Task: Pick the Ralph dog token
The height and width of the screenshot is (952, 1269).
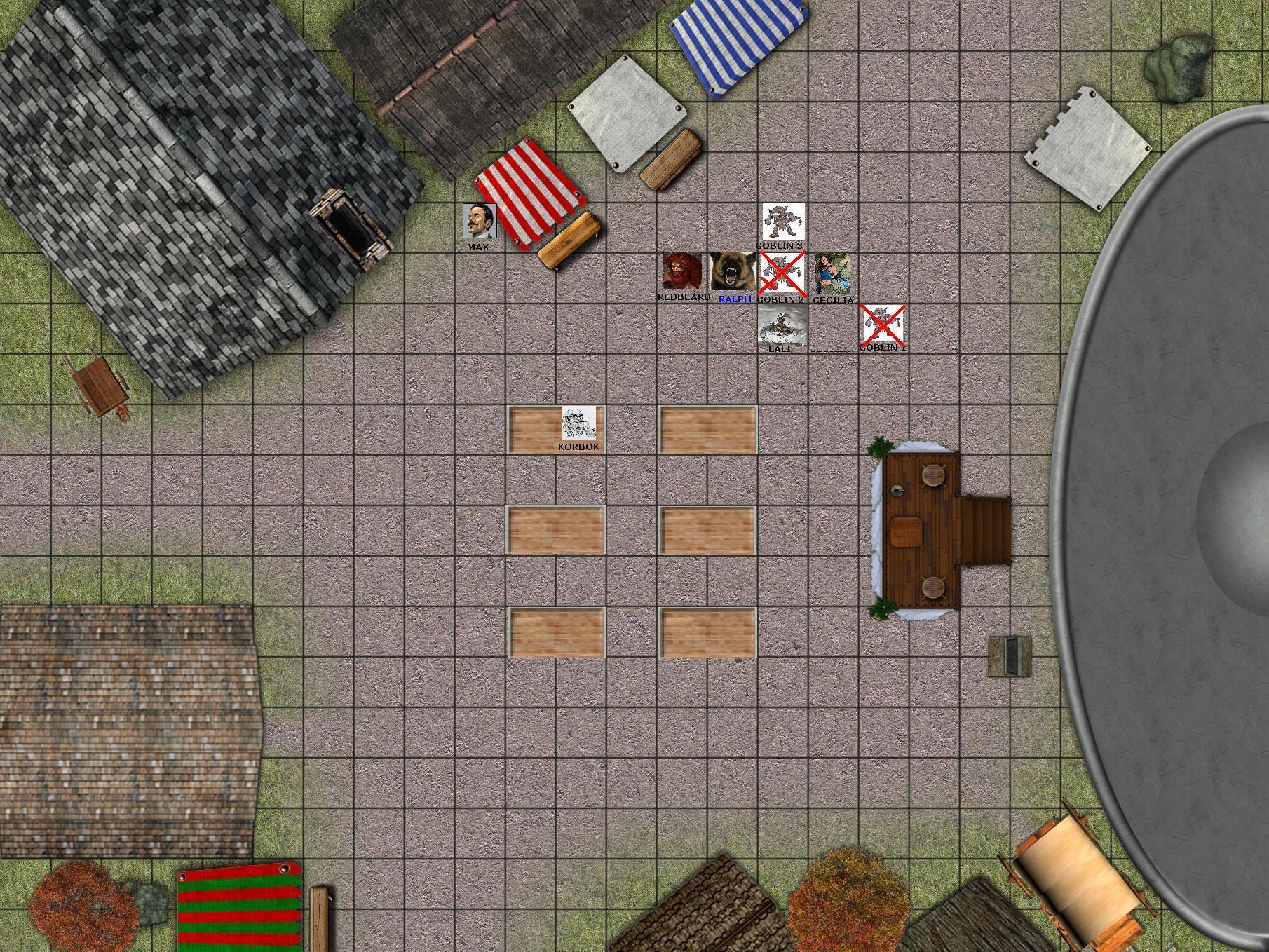Action: tap(733, 272)
